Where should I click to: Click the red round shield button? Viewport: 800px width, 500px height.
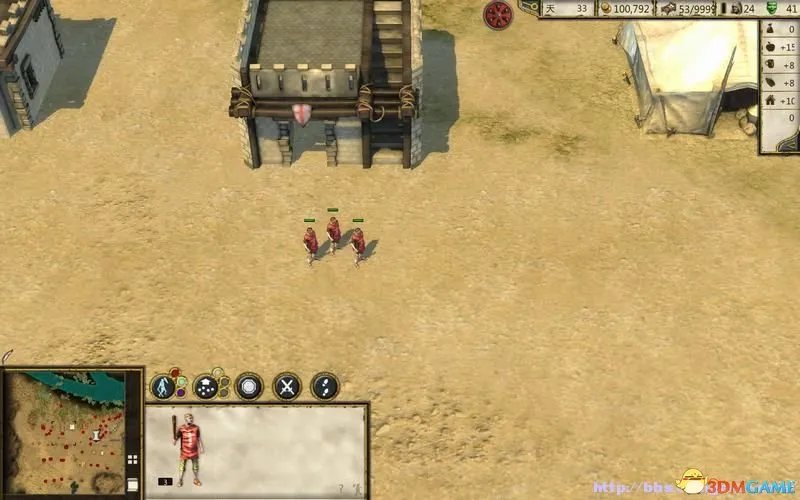tap(497, 14)
